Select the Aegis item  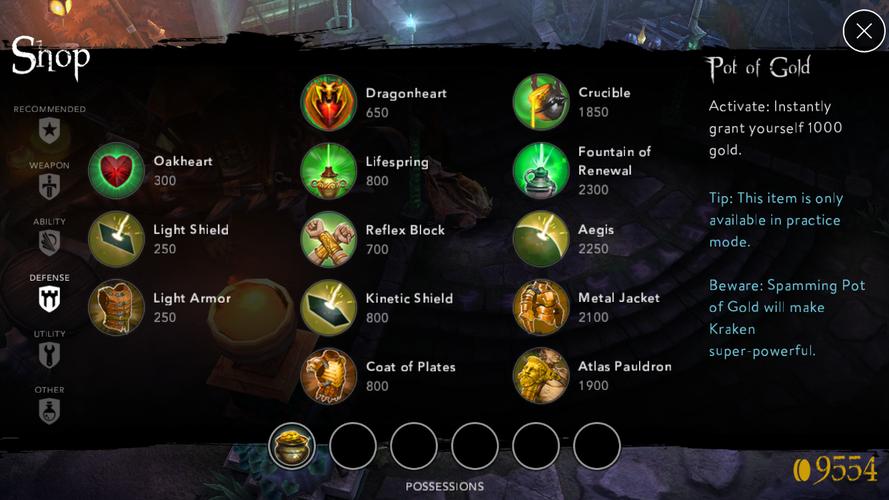[541, 239]
